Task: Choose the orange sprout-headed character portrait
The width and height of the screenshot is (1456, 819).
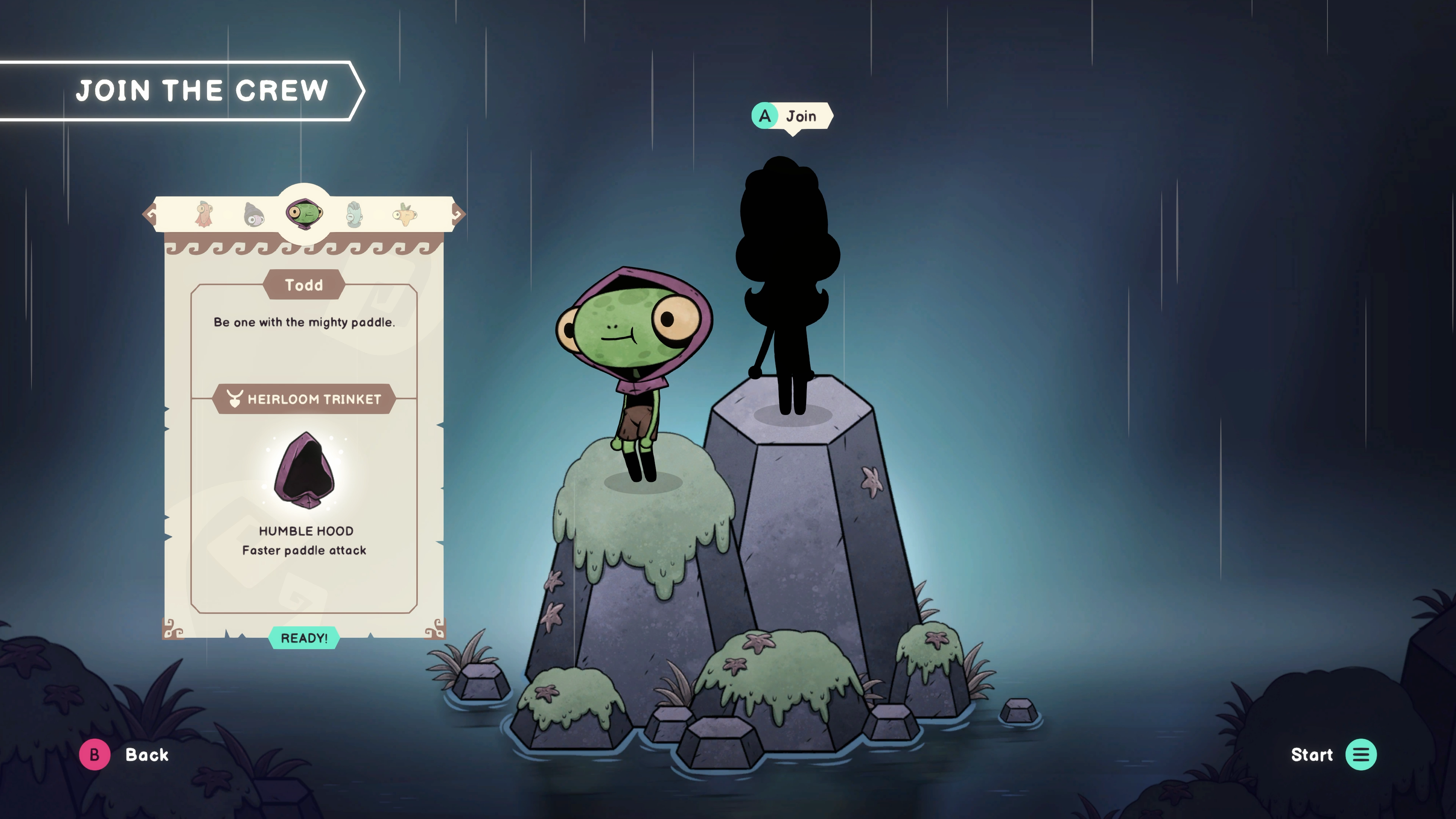Action: [405, 215]
